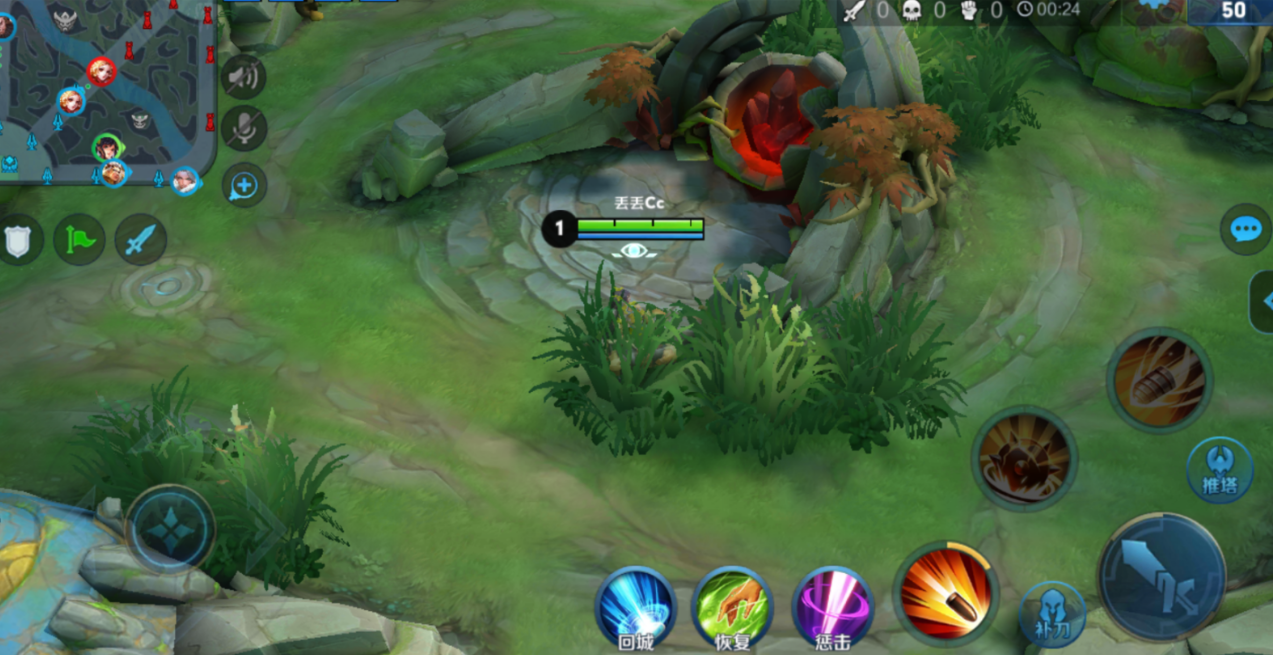
Task: Open the minimap
Action: (105, 90)
